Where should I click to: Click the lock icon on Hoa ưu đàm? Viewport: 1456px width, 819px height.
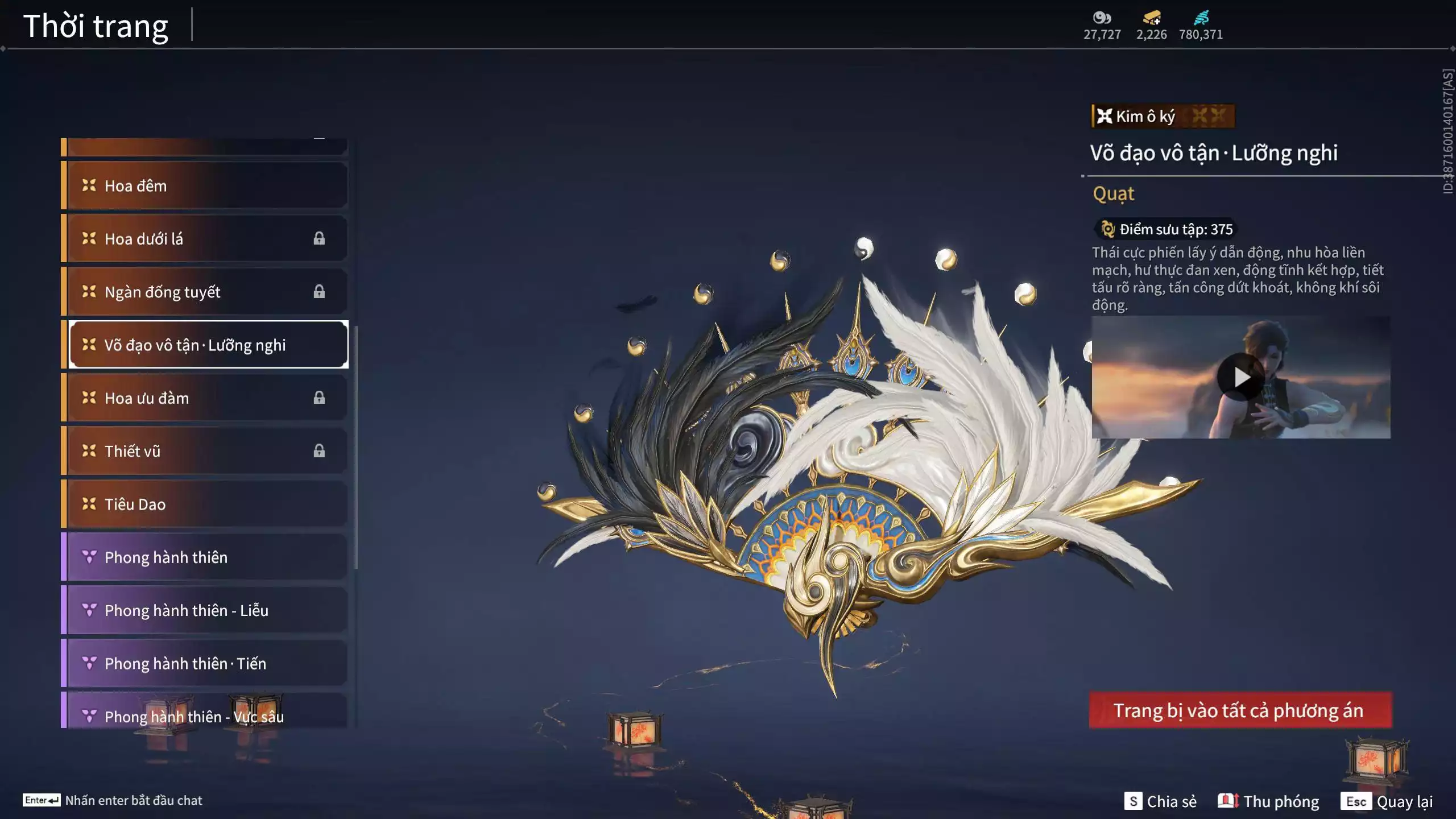318,398
